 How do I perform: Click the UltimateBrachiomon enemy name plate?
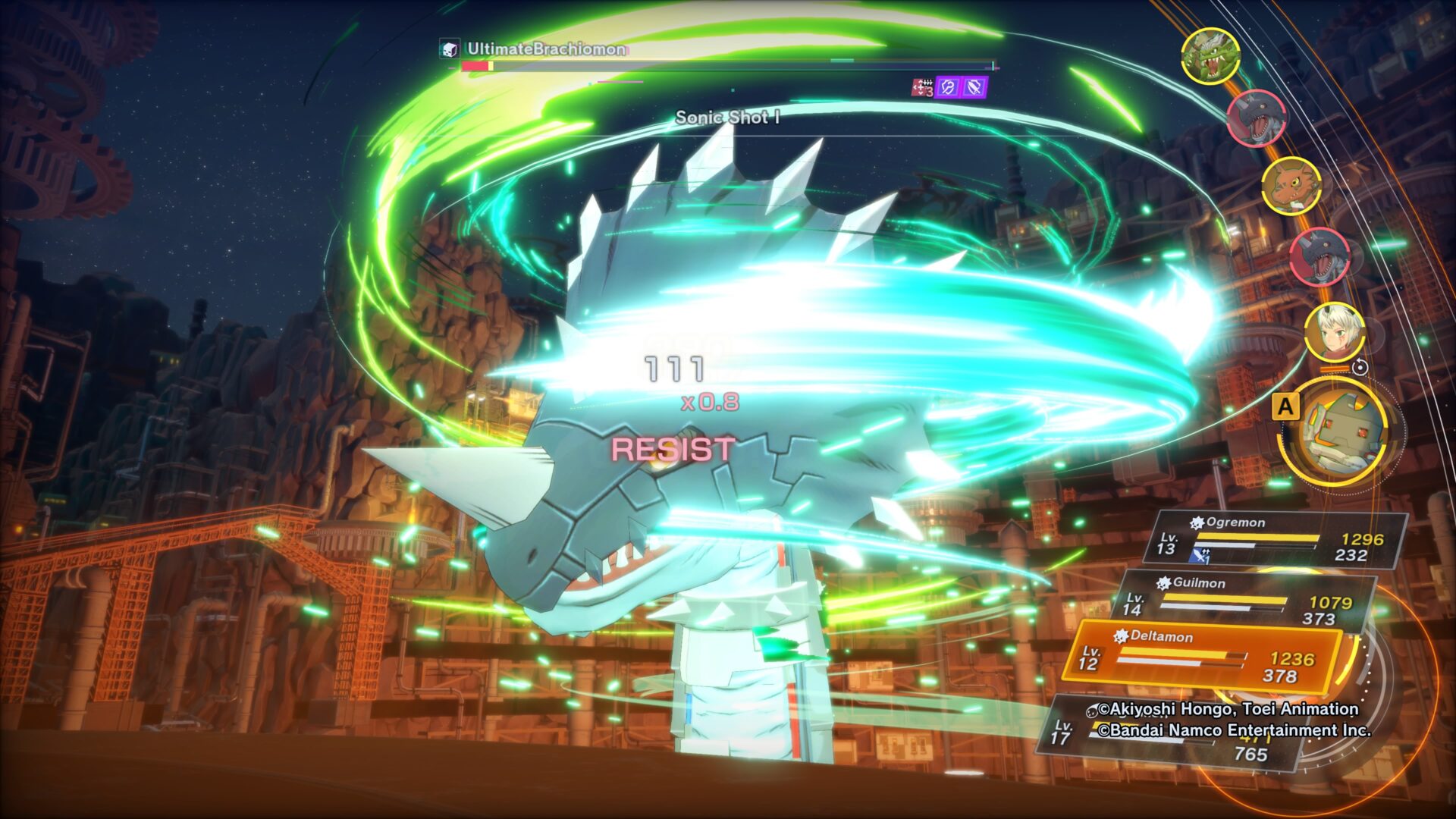point(545,50)
